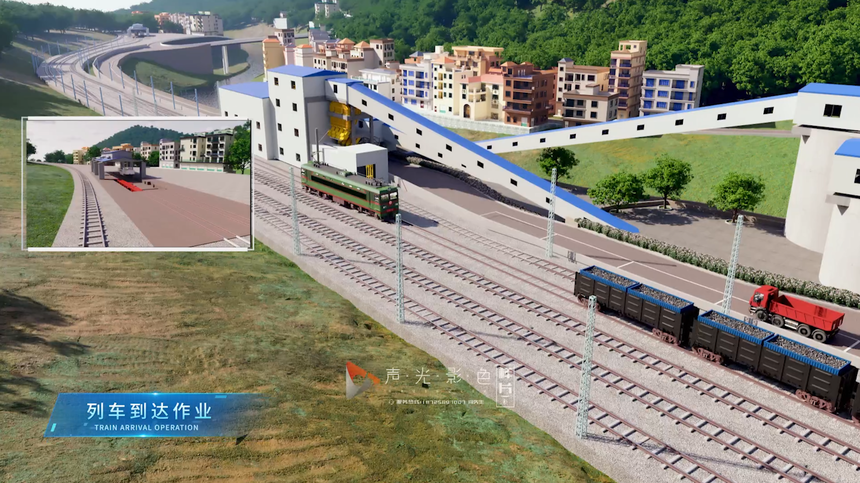
Task: Select the picture-in-picture station camera view
Action: click(x=138, y=184)
